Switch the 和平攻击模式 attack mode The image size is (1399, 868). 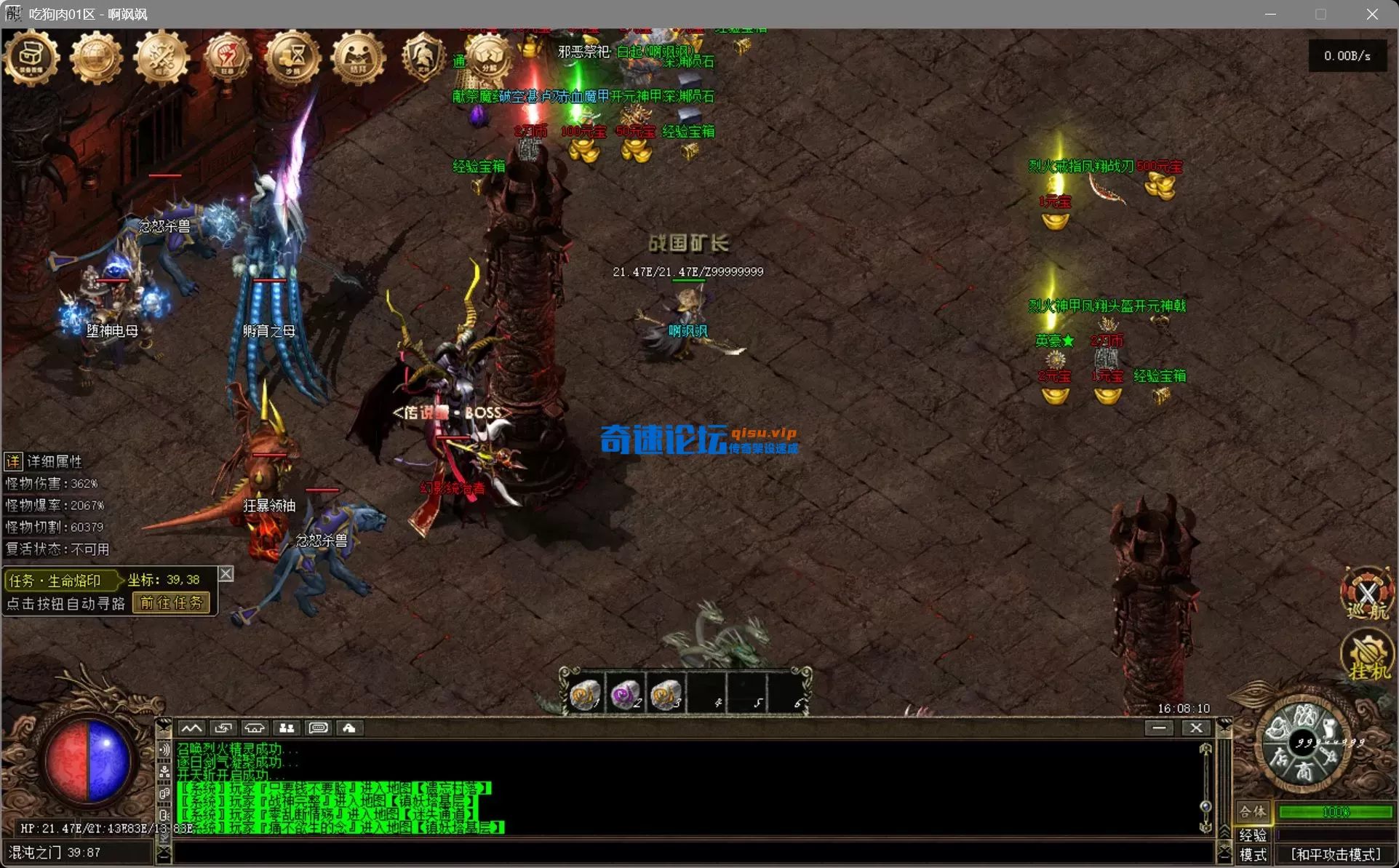[1337, 854]
